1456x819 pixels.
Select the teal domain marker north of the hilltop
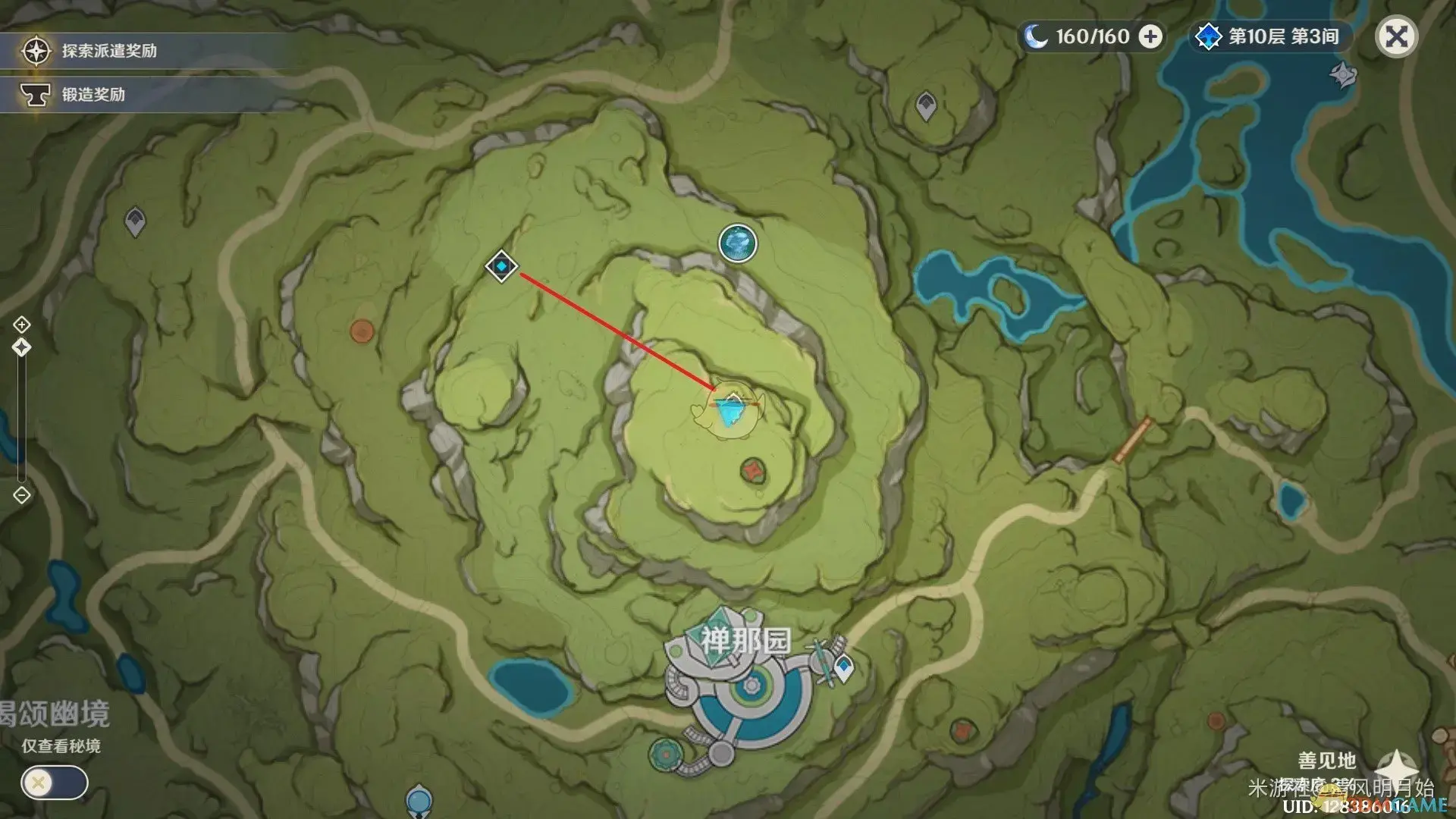(738, 243)
